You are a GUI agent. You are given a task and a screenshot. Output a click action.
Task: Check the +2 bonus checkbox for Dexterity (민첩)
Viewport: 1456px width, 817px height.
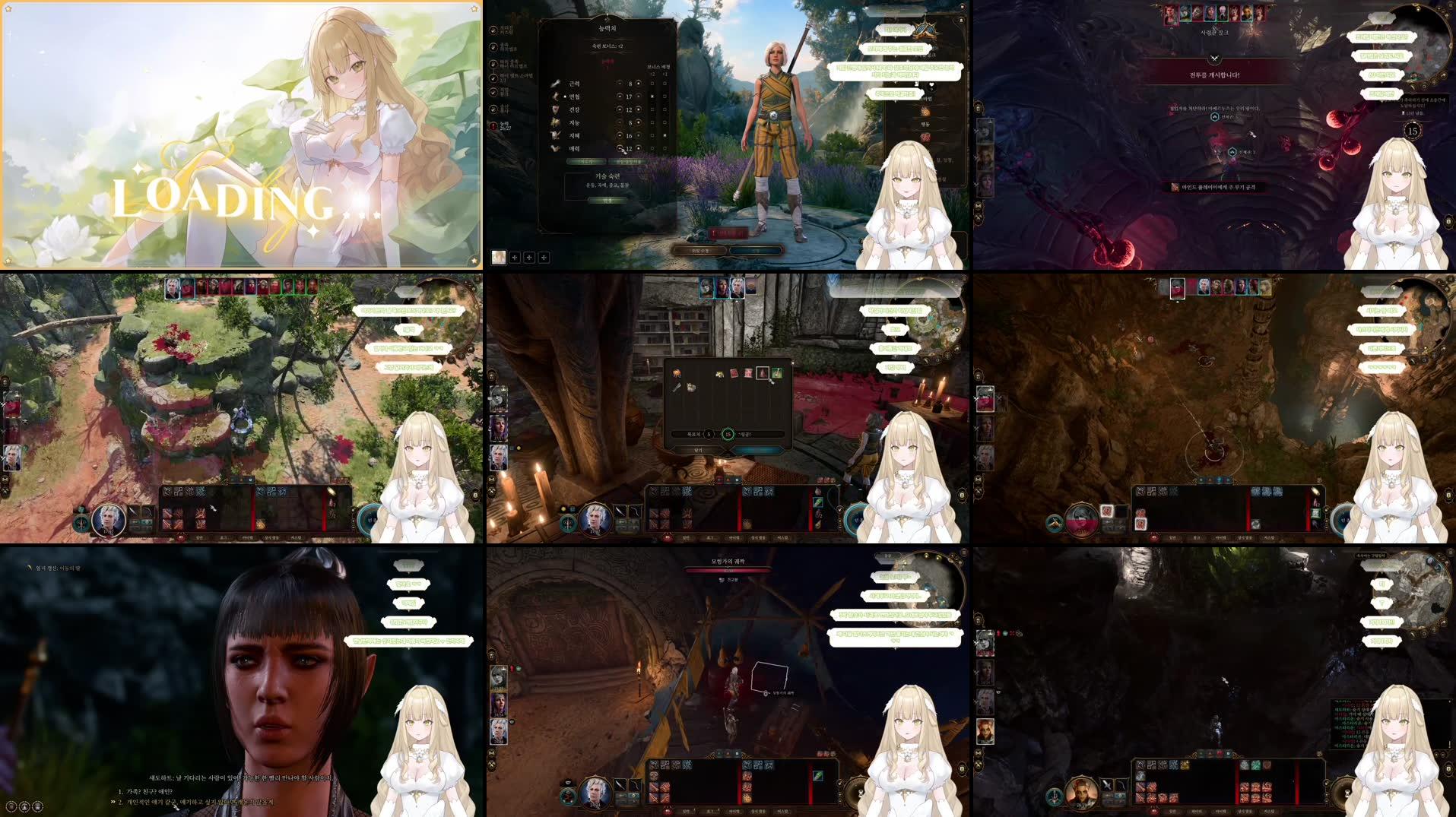coord(652,96)
